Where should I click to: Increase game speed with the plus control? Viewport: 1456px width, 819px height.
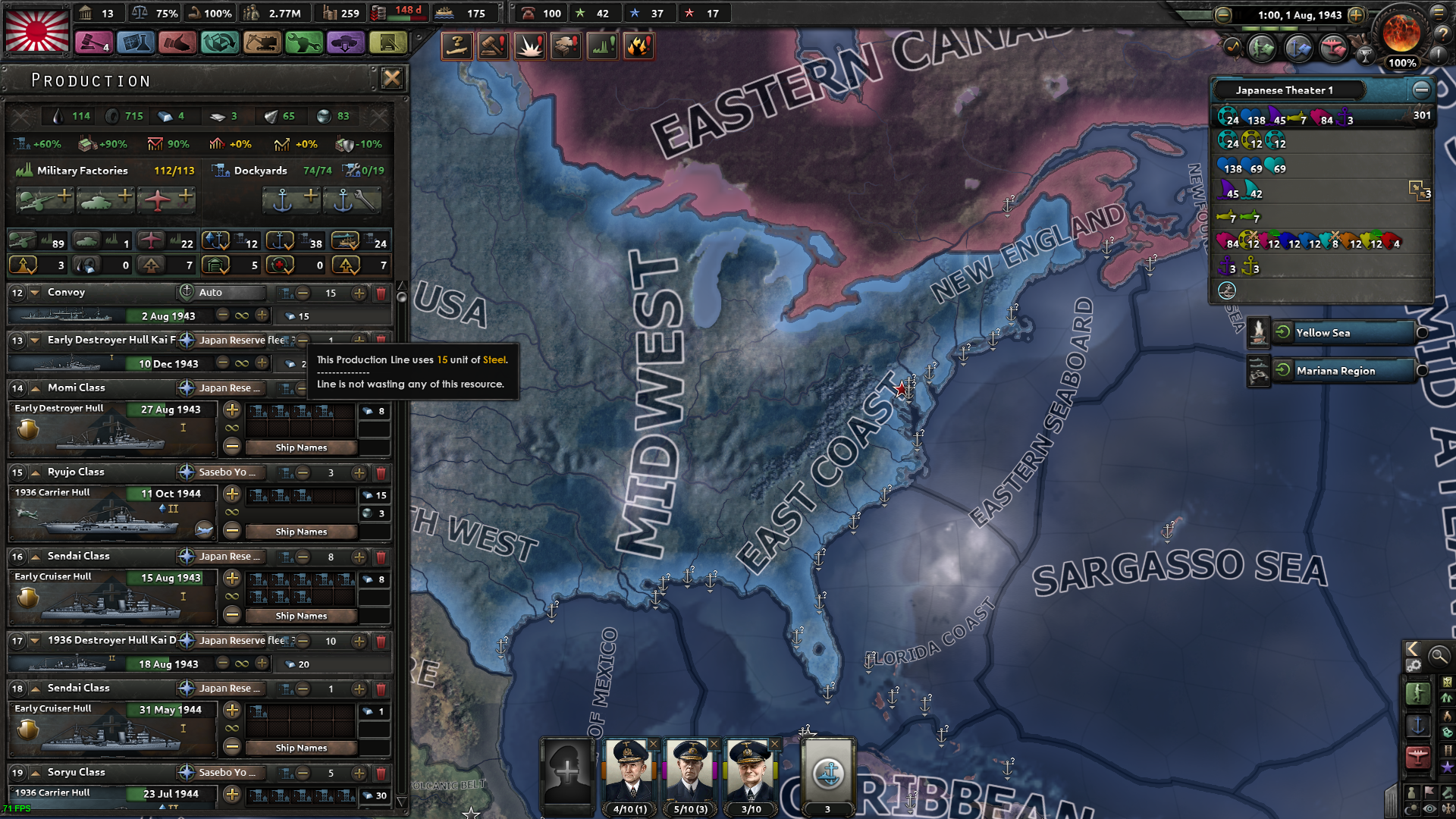point(1357,14)
